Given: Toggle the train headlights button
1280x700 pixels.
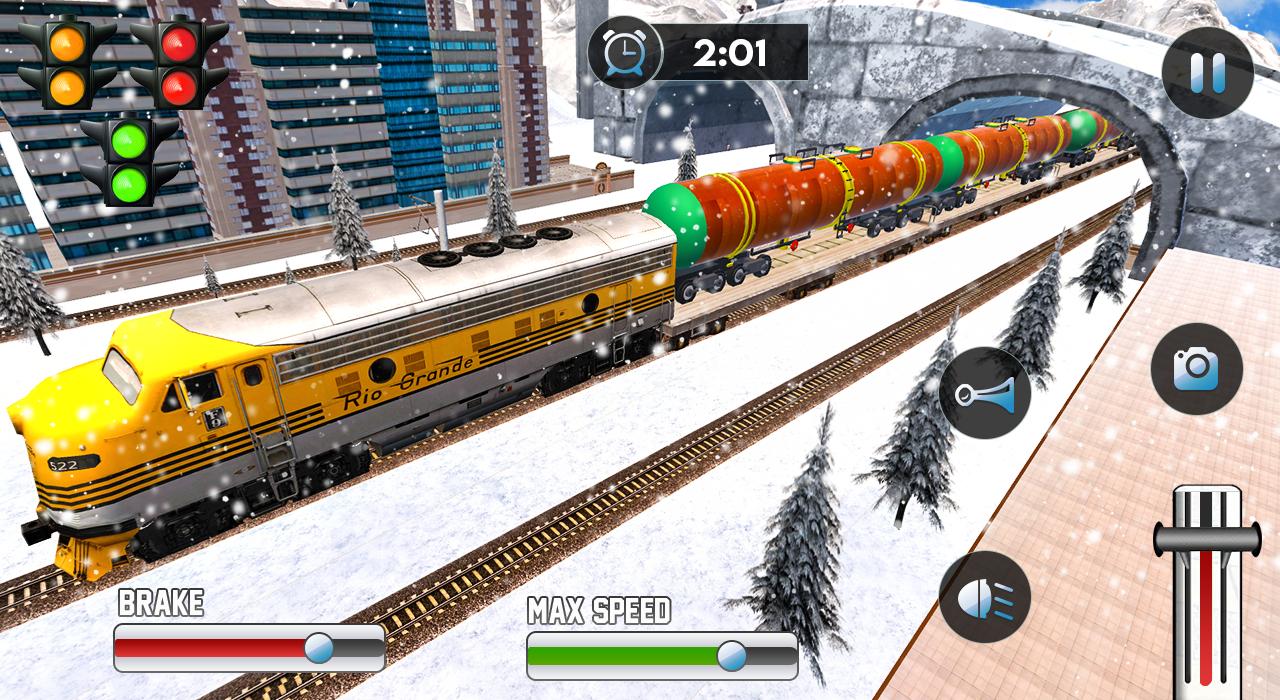Looking at the screenshot, I should coord(984,597).
